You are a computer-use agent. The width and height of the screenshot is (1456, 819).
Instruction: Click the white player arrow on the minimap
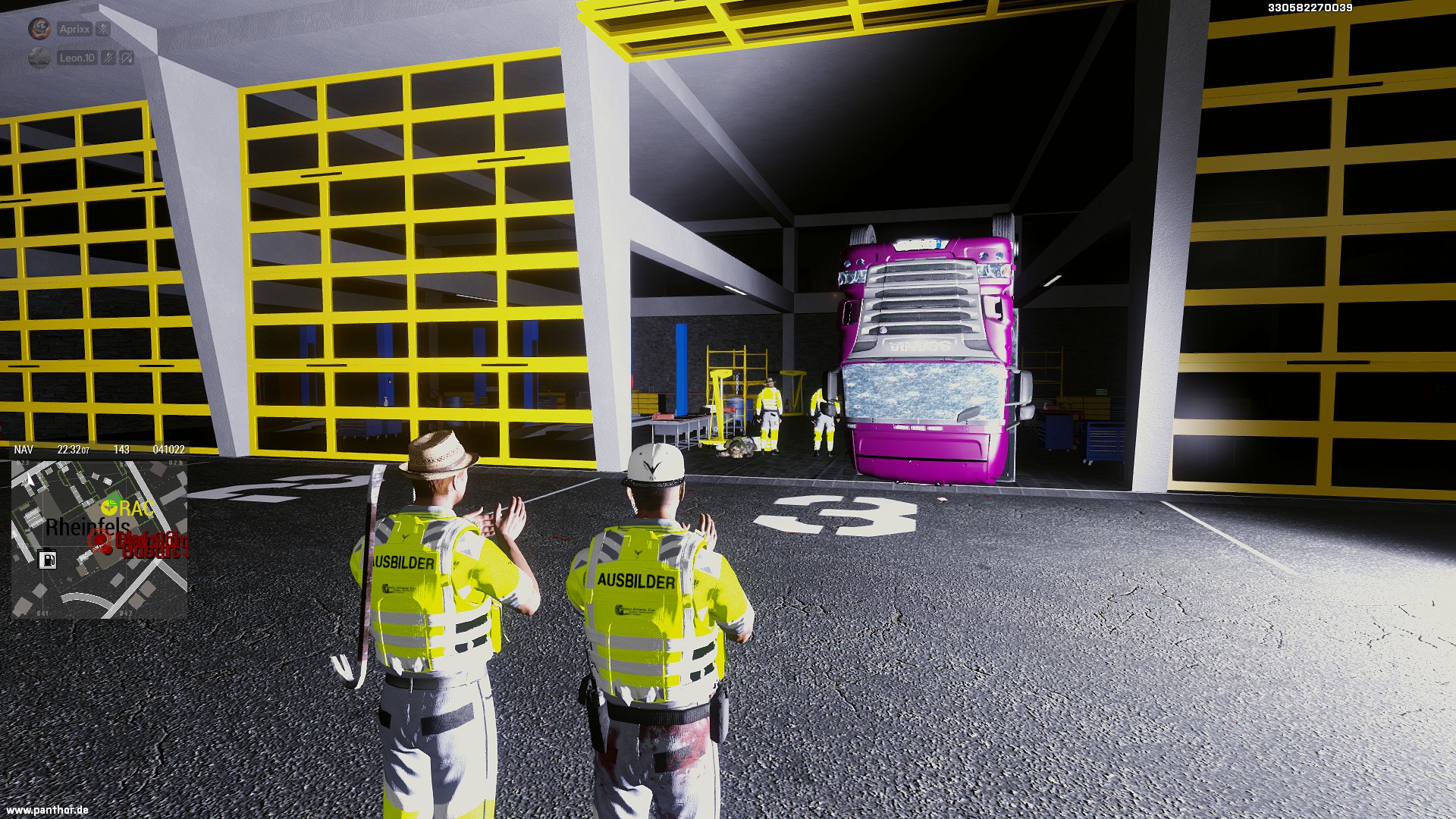coord(30,479)
